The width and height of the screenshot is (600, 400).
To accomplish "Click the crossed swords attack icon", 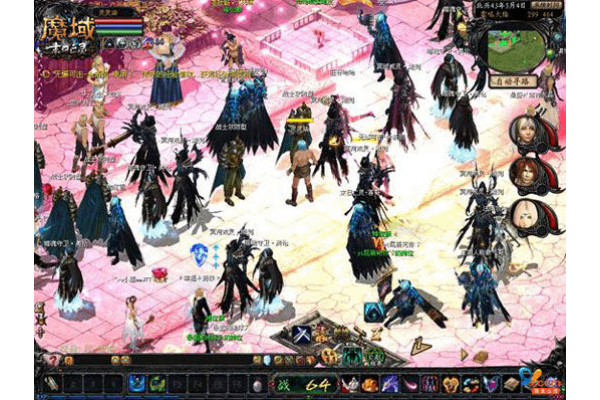I will click(300, 336).
